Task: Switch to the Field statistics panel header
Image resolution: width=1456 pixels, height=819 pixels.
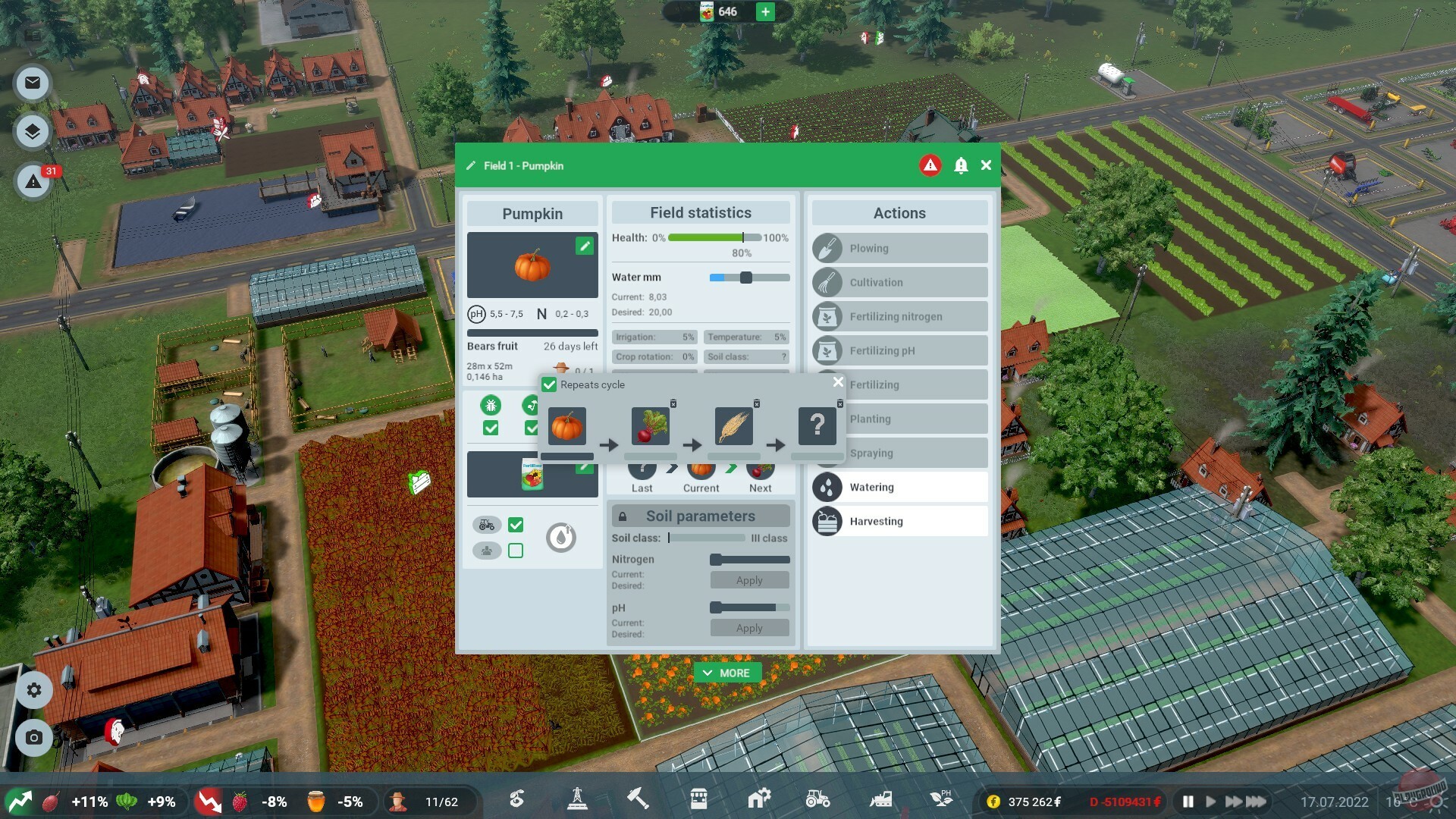Action: [700, 212]
